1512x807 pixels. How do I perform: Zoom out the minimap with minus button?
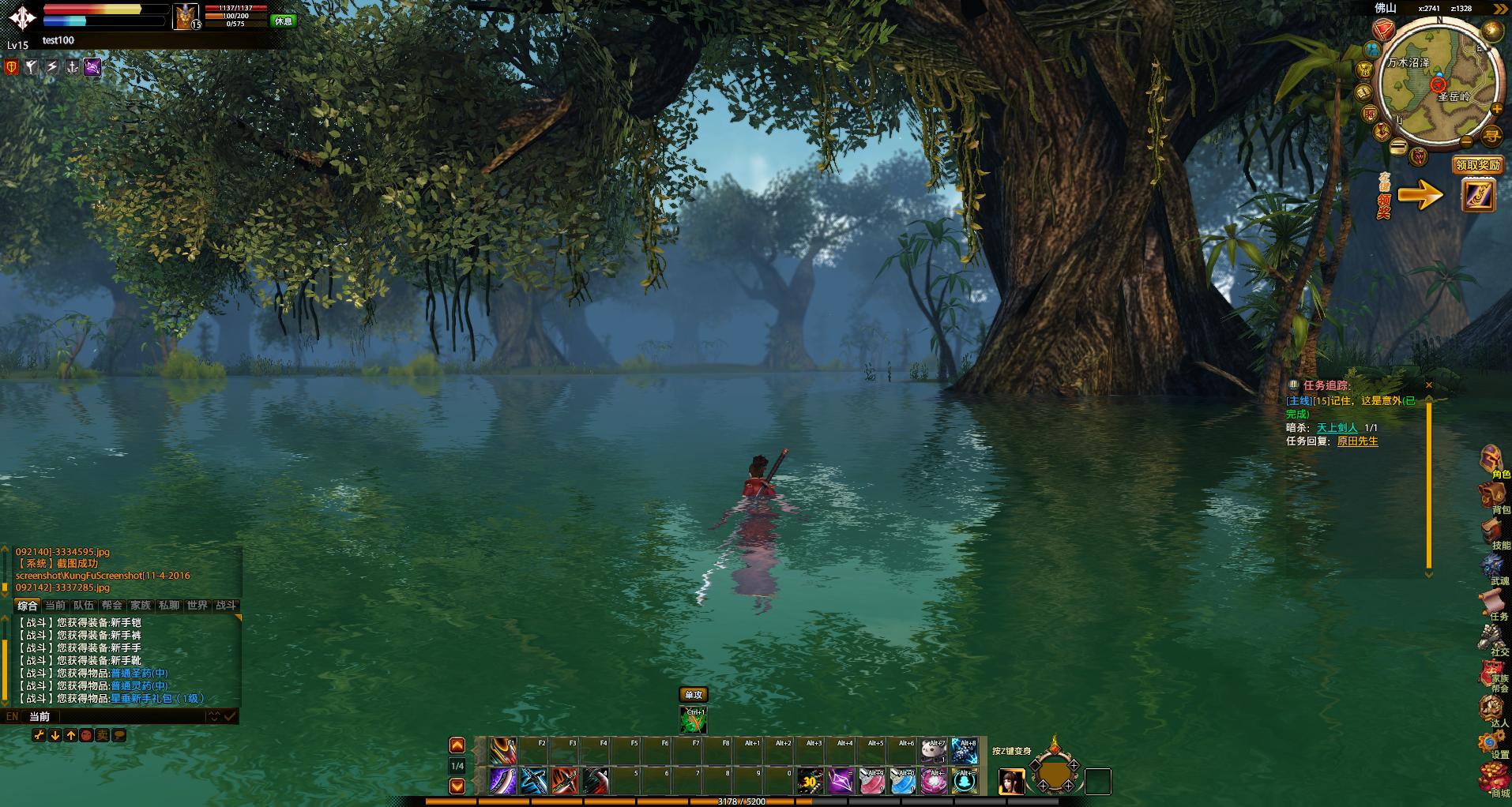[x=1466, y=142]
